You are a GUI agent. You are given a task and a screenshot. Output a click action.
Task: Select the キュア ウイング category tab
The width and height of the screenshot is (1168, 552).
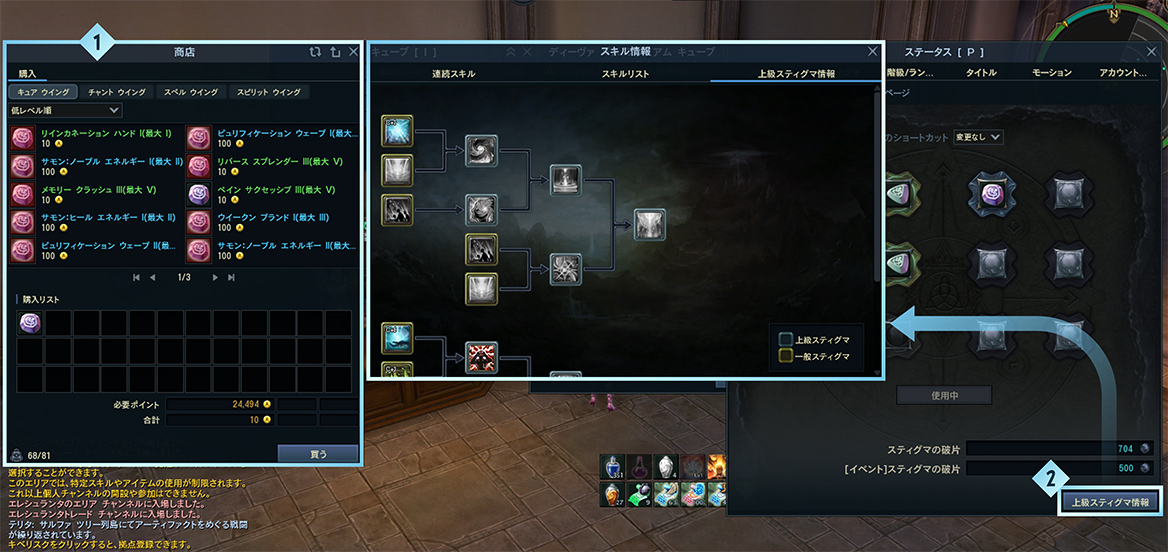(41, 92)
